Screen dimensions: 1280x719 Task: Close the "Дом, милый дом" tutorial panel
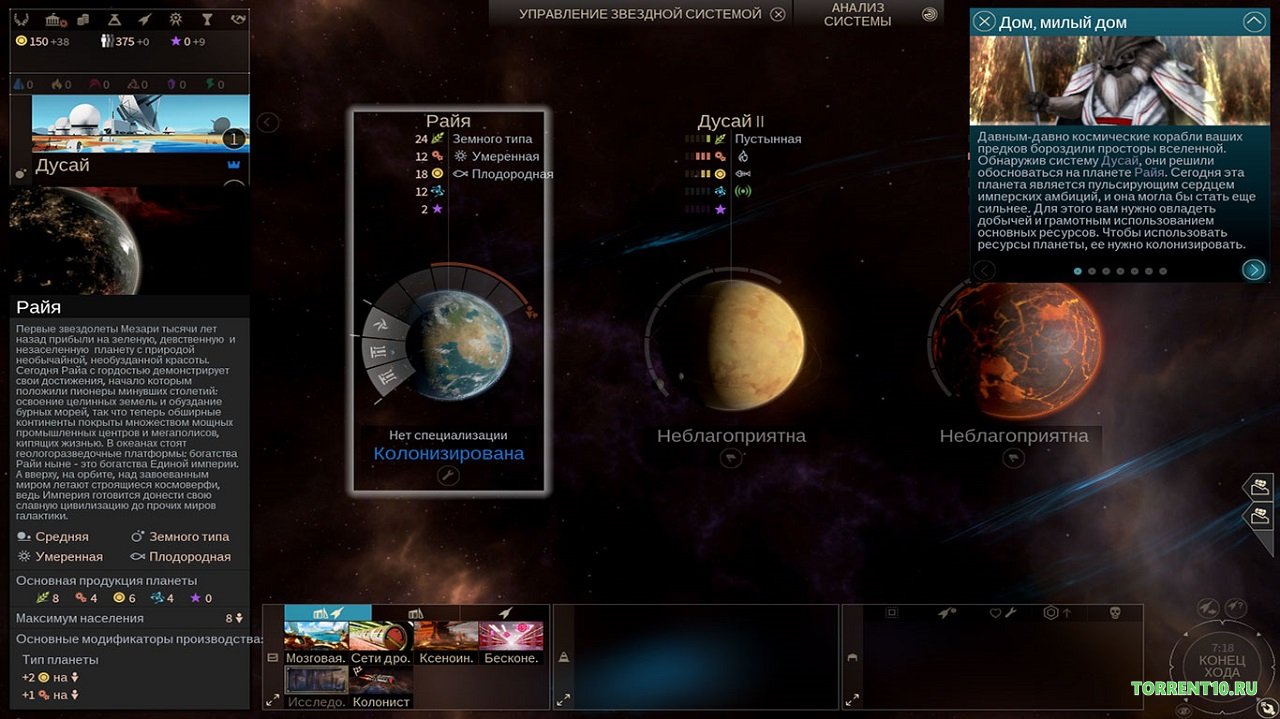pos(985,22)
